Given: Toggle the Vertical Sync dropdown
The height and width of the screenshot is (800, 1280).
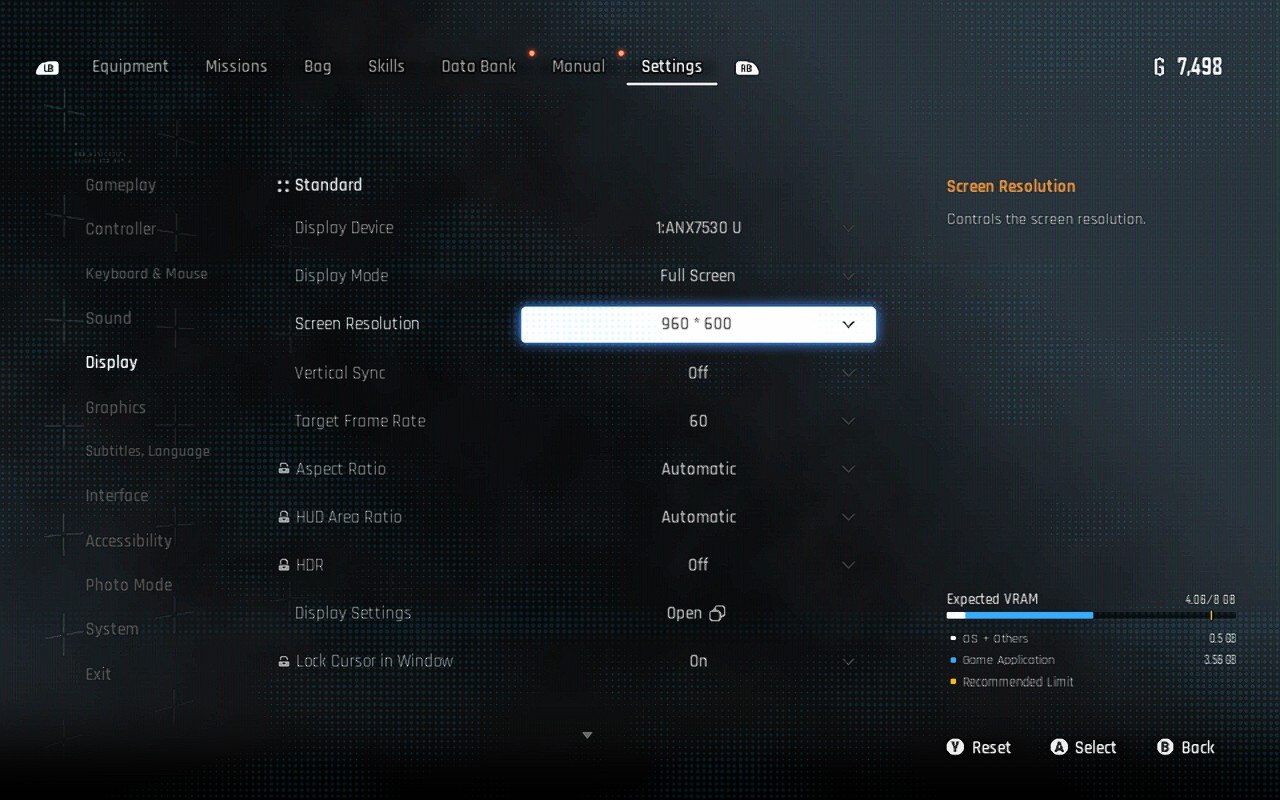Looking at the screenshot, I should click(x=698, y=373).
